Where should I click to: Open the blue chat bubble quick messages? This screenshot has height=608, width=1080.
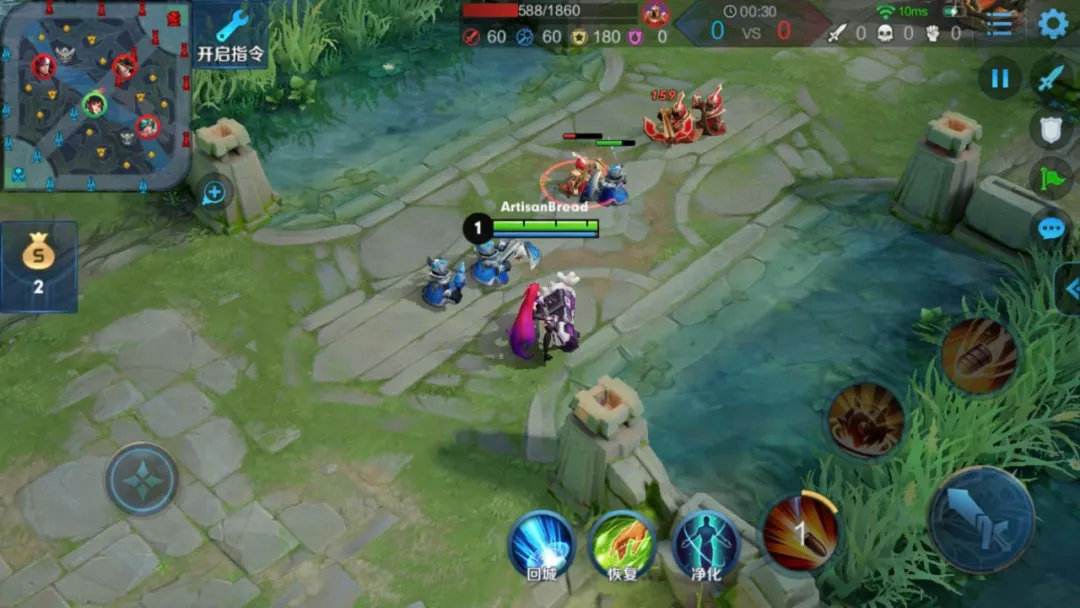1050,229
